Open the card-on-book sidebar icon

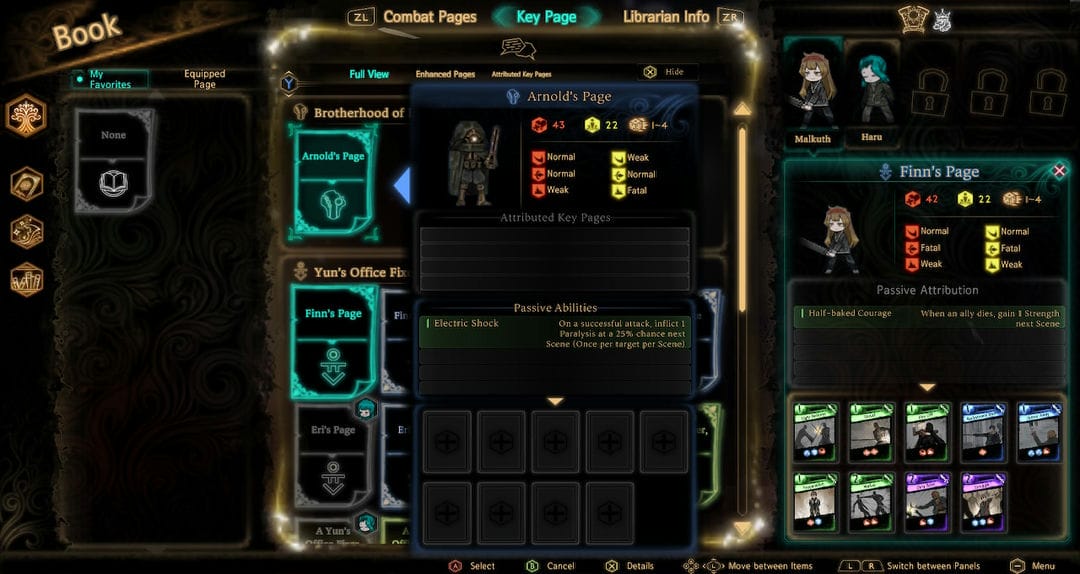coord(26,184)
